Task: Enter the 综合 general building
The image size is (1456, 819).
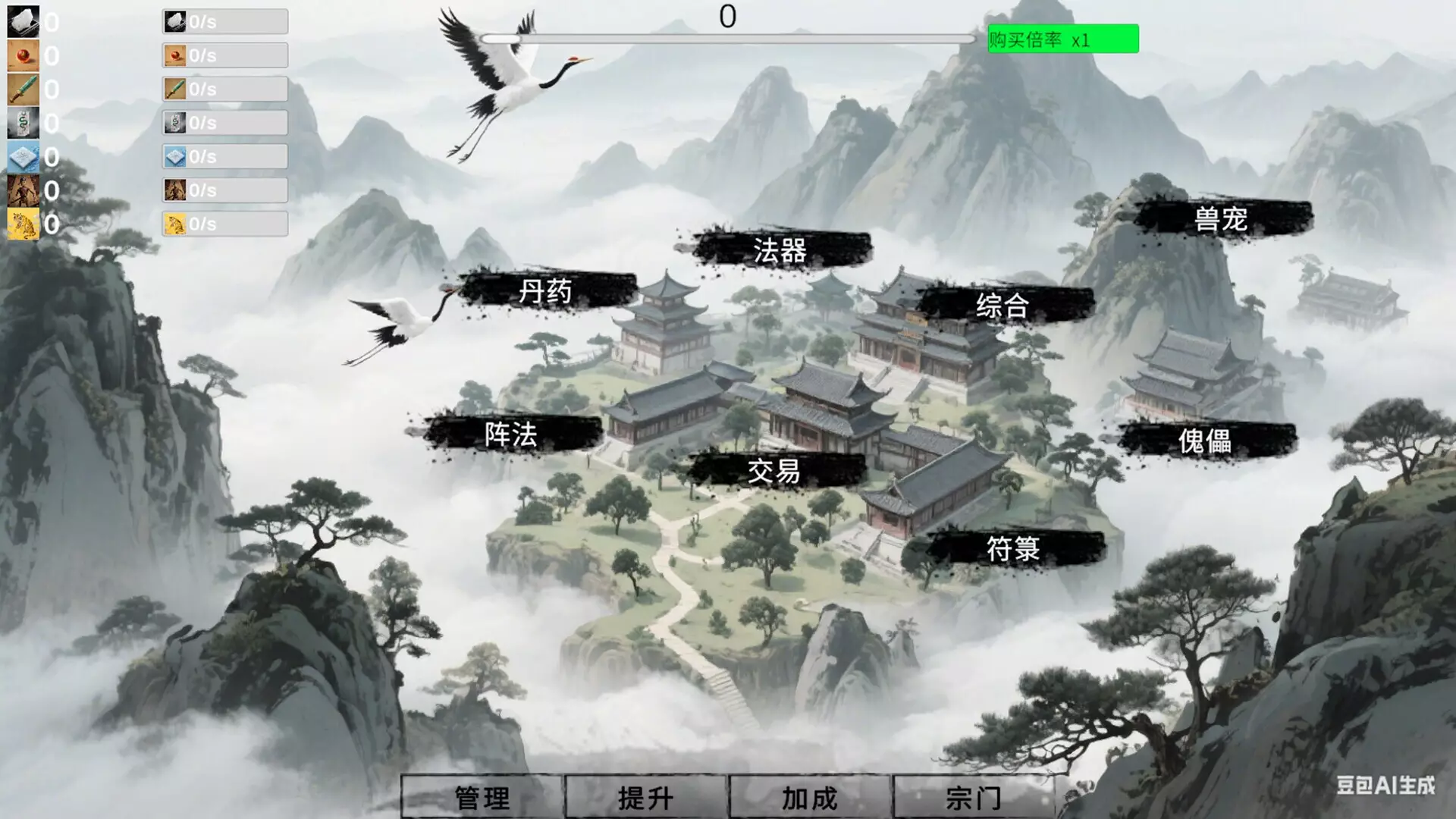Action: [1003, 308]
